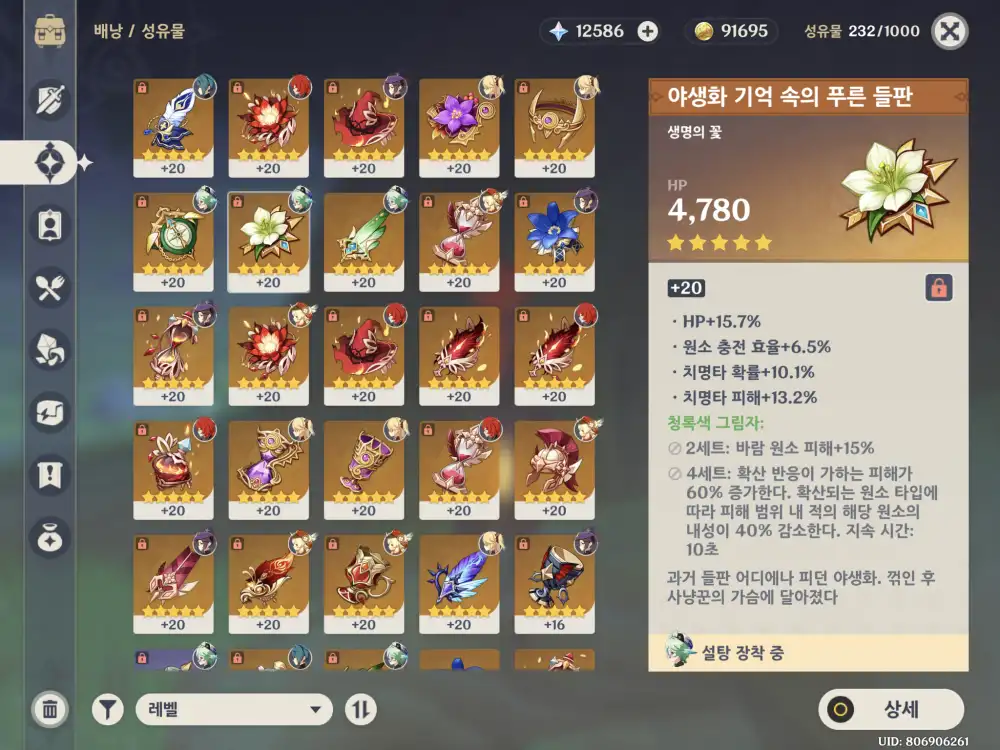Select the purple flower artifact

point(458,127)
